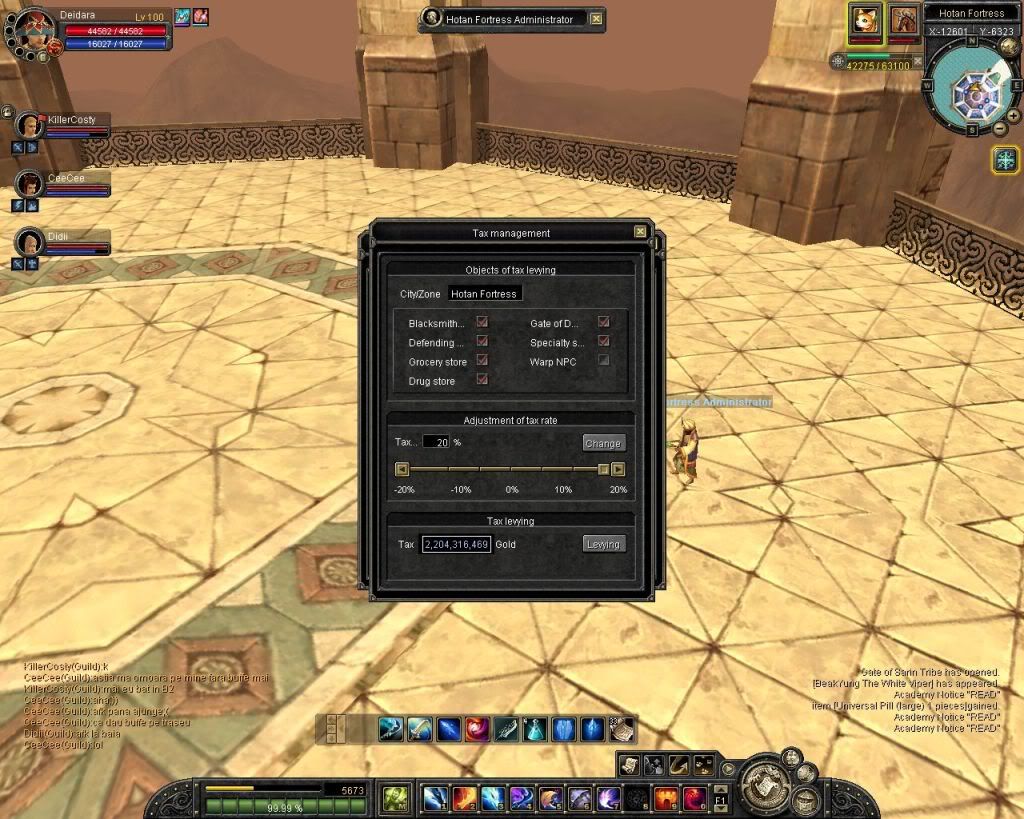Toggle the Warp NPC checkbox

603,361
